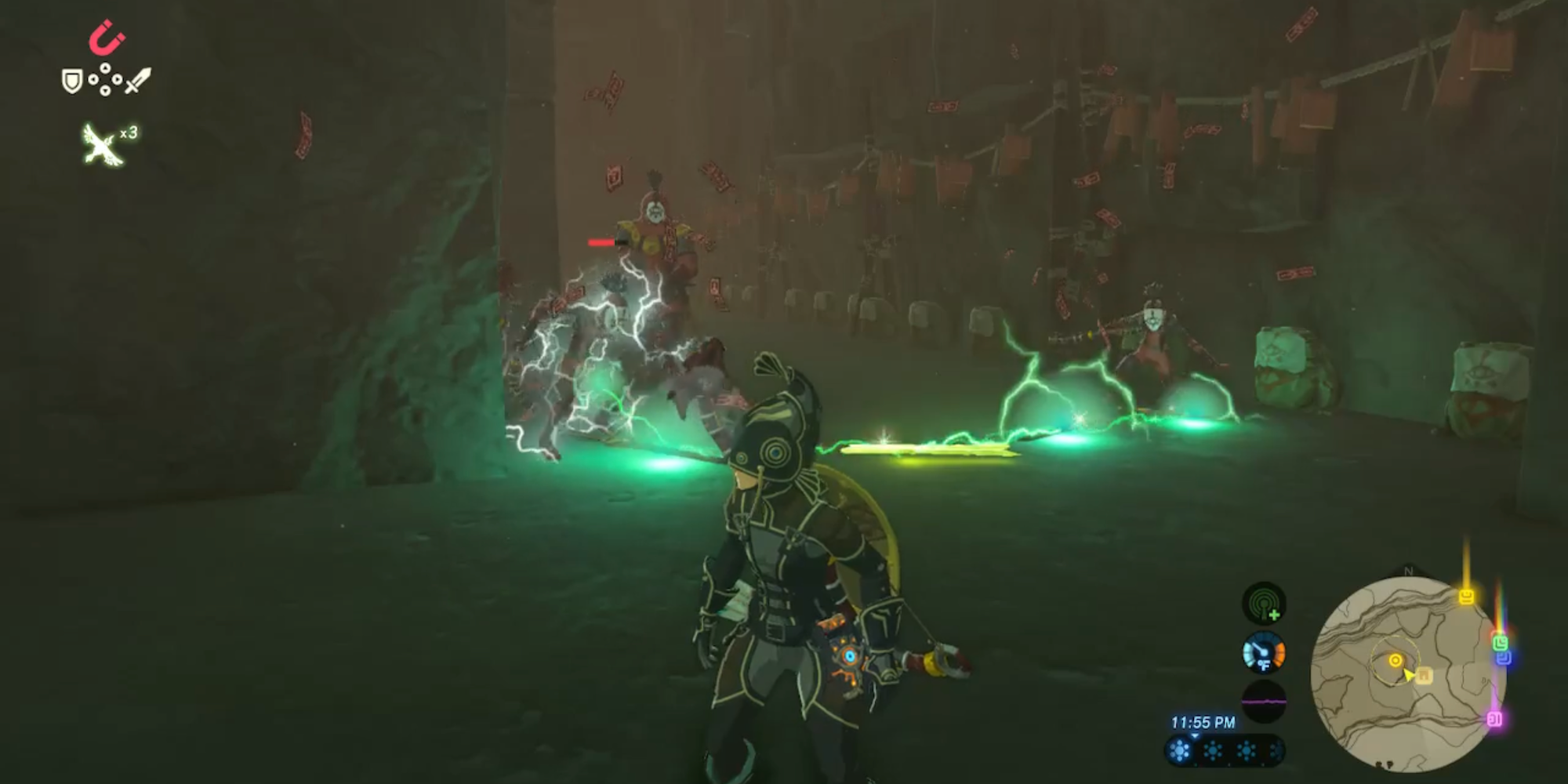Viewport: 1568px width, 784px height.
Task: Click the 11:55 PM time display
Action: [1203, 723]
